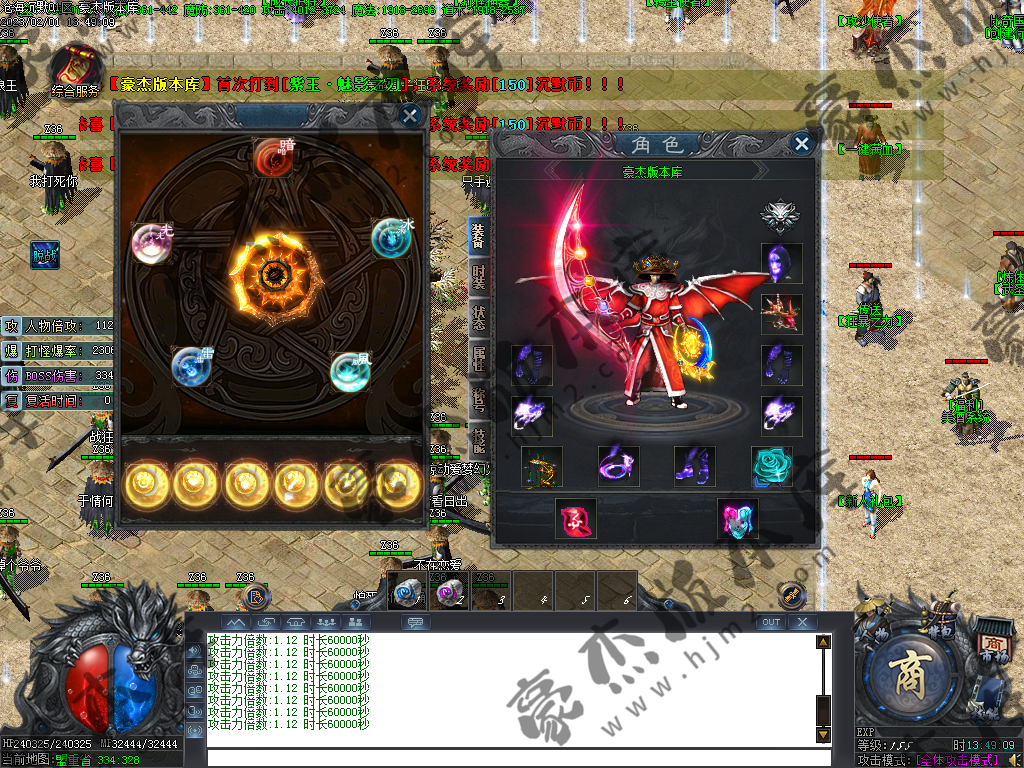Show the 属性 attributes tab
This screenshot has height=768, width=1024.
click(480, 360)
